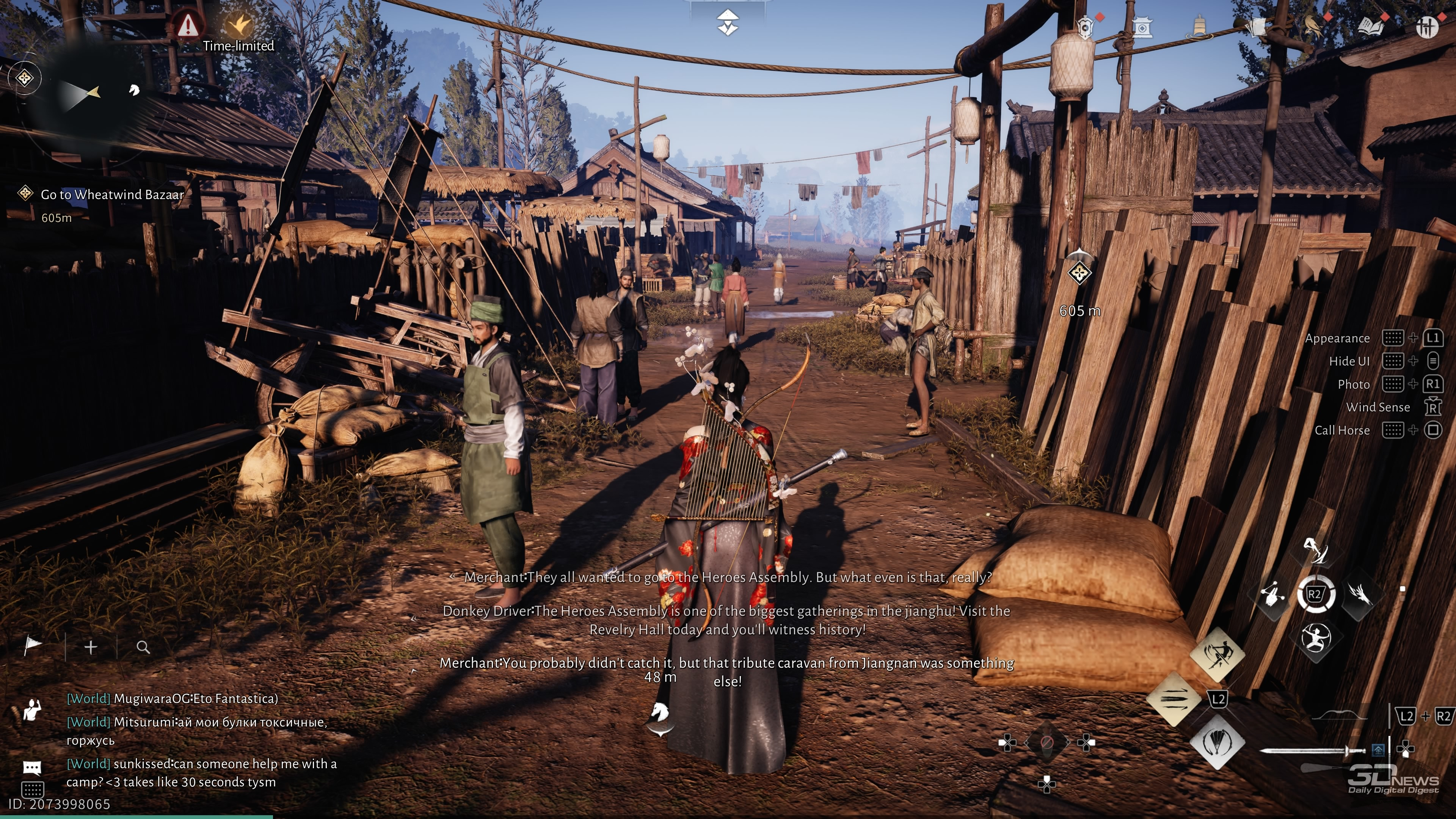Activate the spinning staff dancer skill
Viewport: 1456px width, 819px height.
tap(1217, 655)
